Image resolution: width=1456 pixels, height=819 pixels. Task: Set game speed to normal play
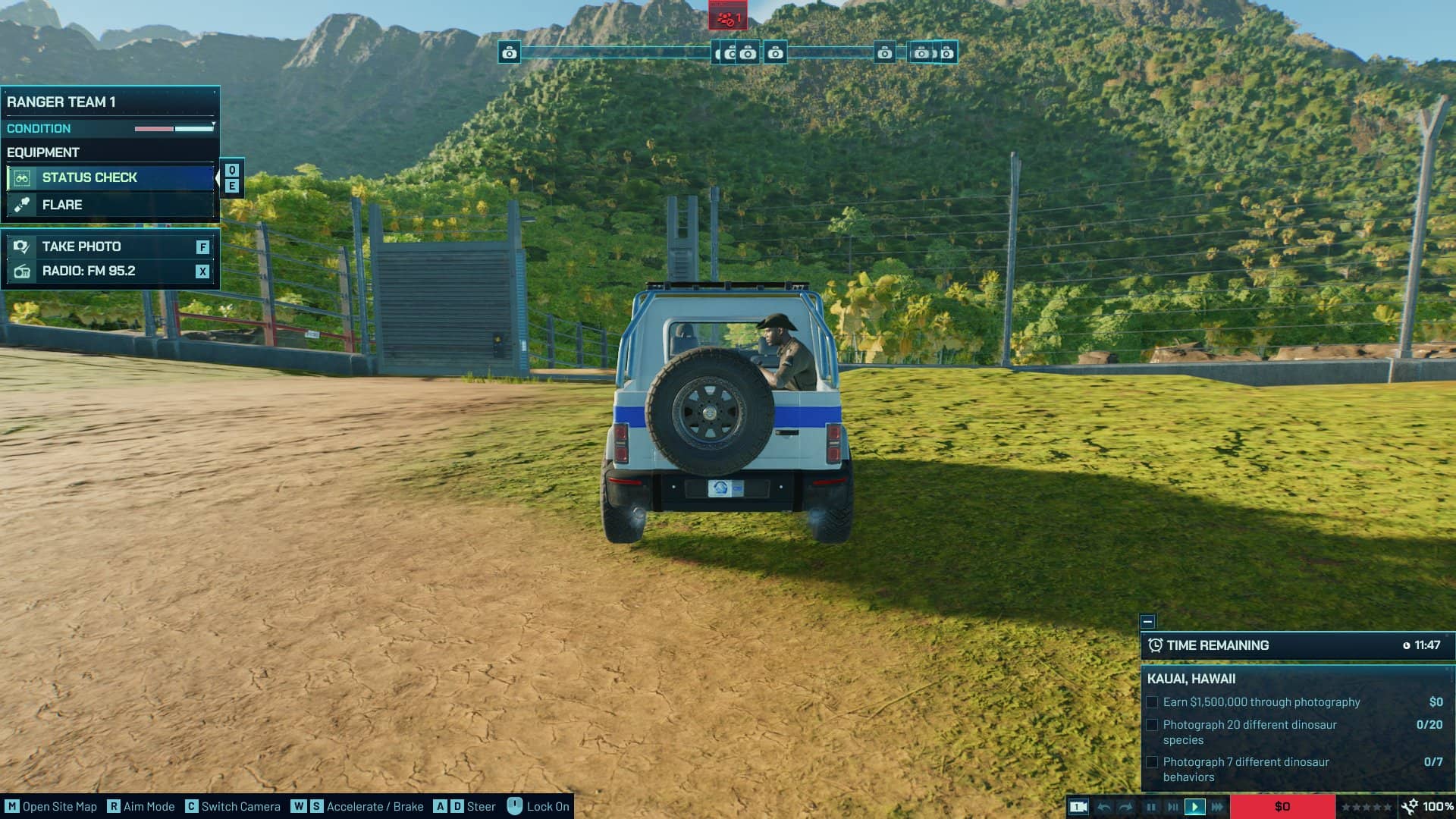coord(1194,807)
